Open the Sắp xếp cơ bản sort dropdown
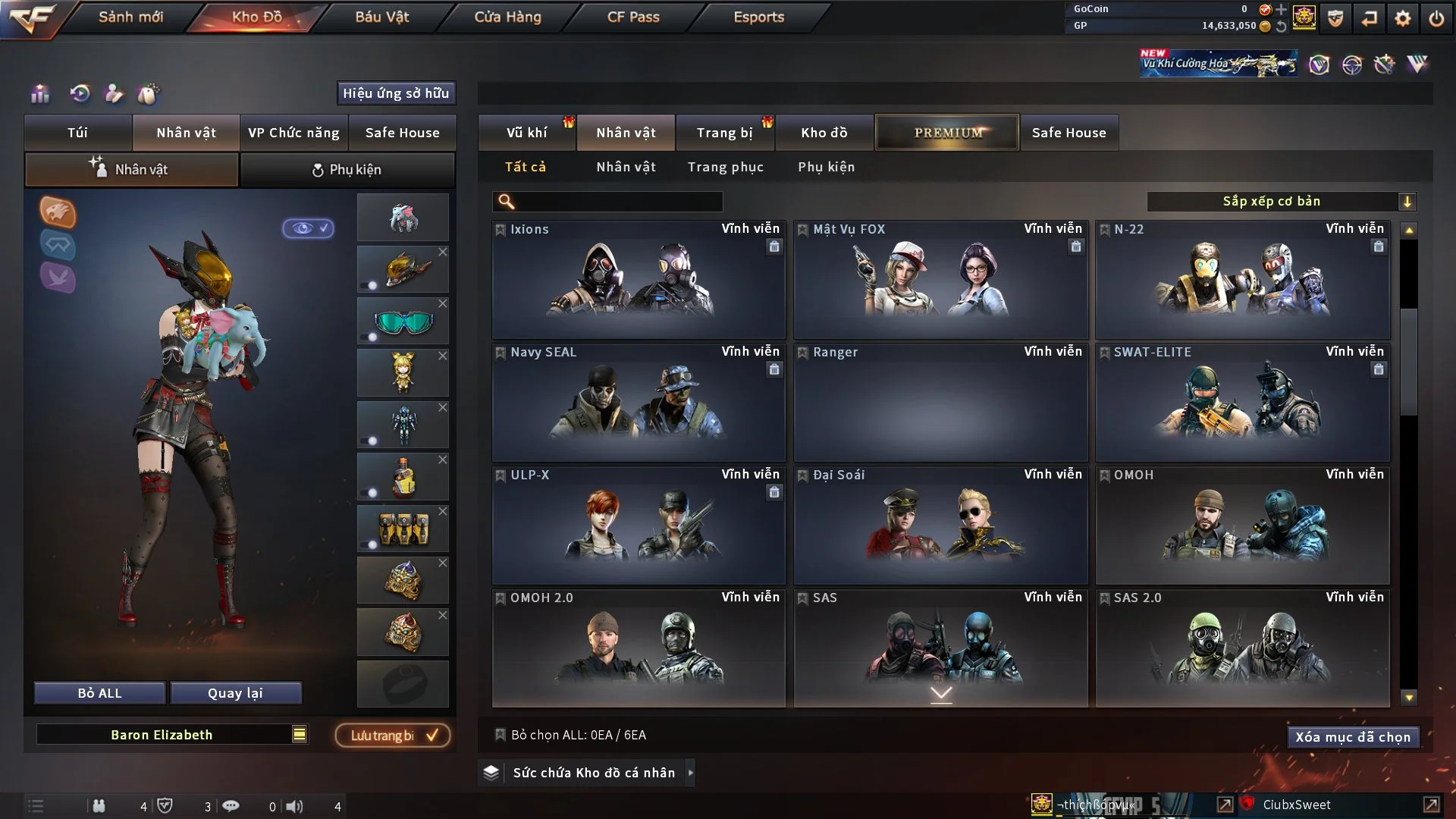The height and width of the screenshot is (819, 1456). click(x=1281, y=201)
